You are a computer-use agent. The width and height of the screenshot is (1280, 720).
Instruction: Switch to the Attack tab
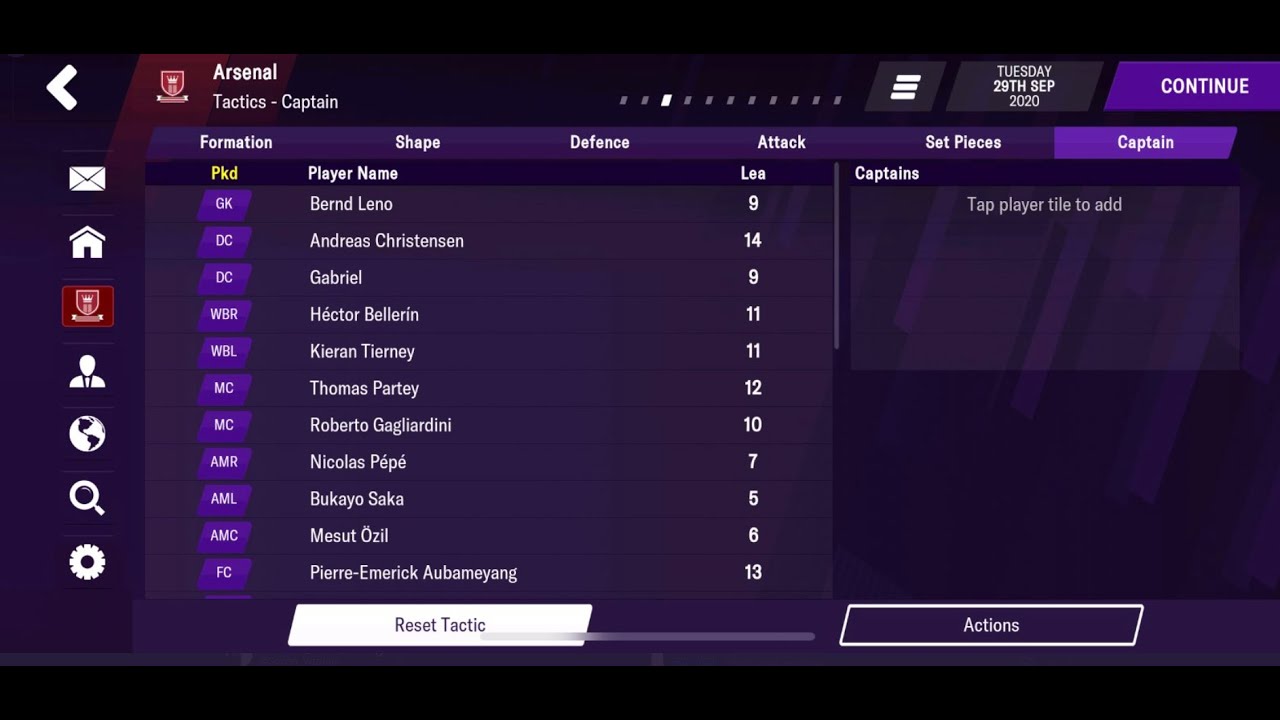[781, 142]
